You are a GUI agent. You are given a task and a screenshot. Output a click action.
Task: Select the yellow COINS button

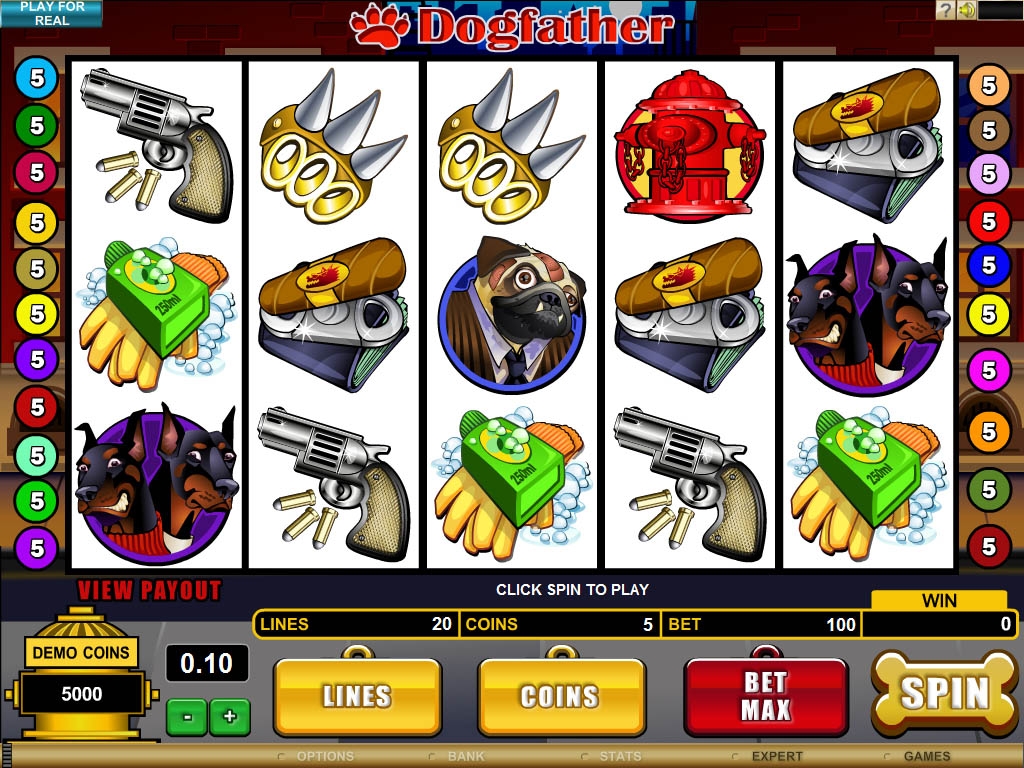click(x=560, y=697)
